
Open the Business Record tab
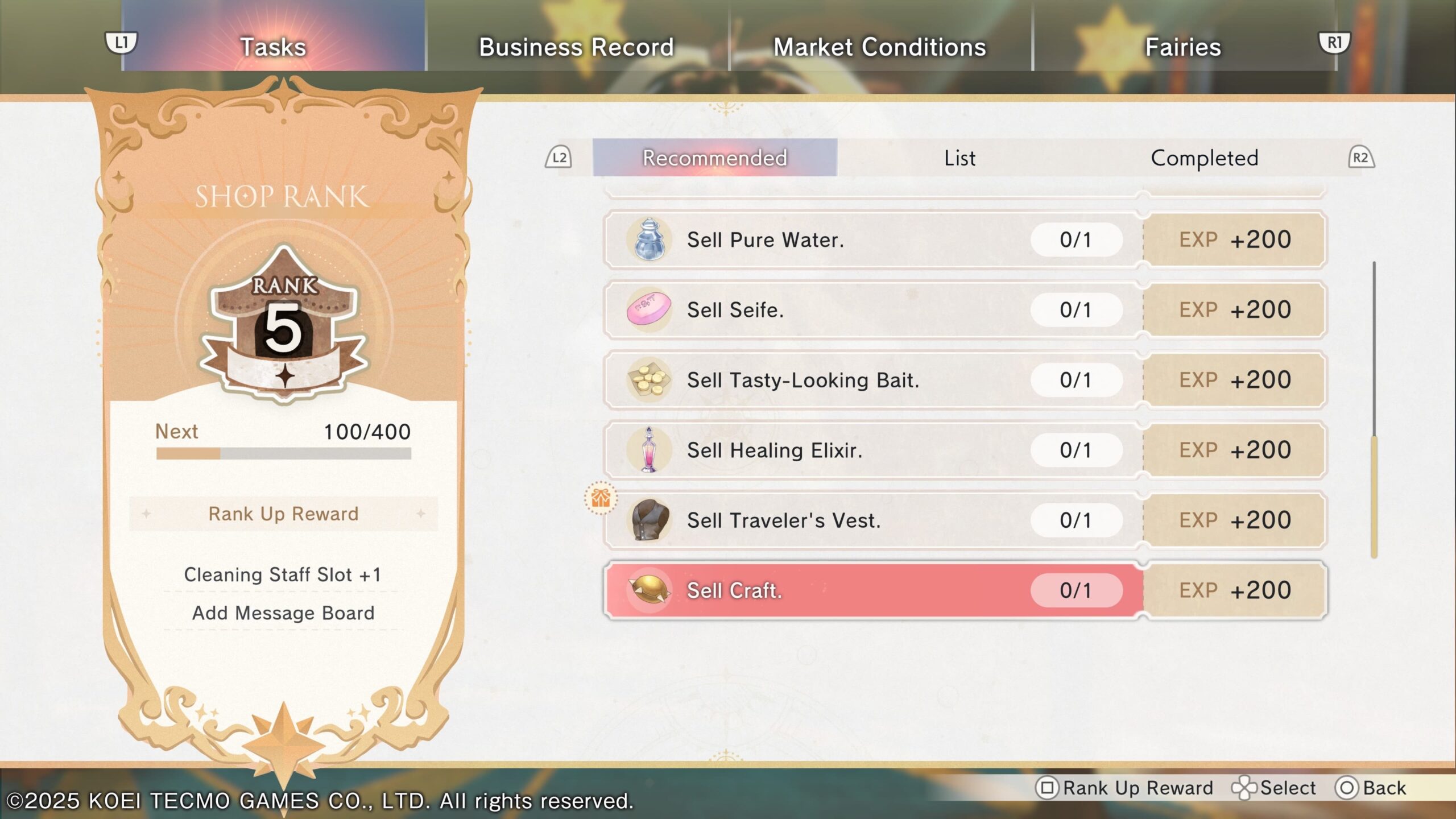click(576, 47)
